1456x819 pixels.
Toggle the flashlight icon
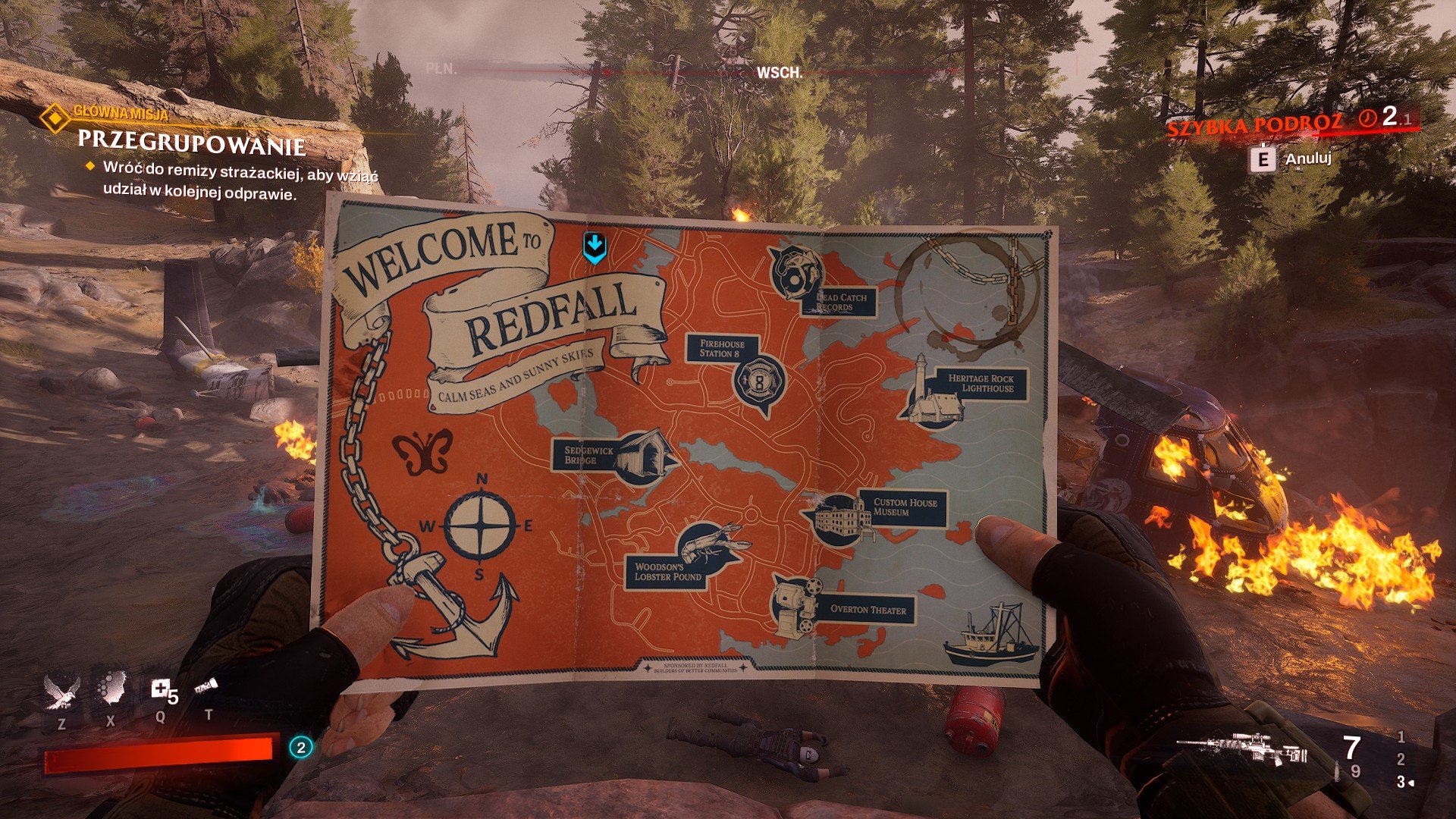206,687
